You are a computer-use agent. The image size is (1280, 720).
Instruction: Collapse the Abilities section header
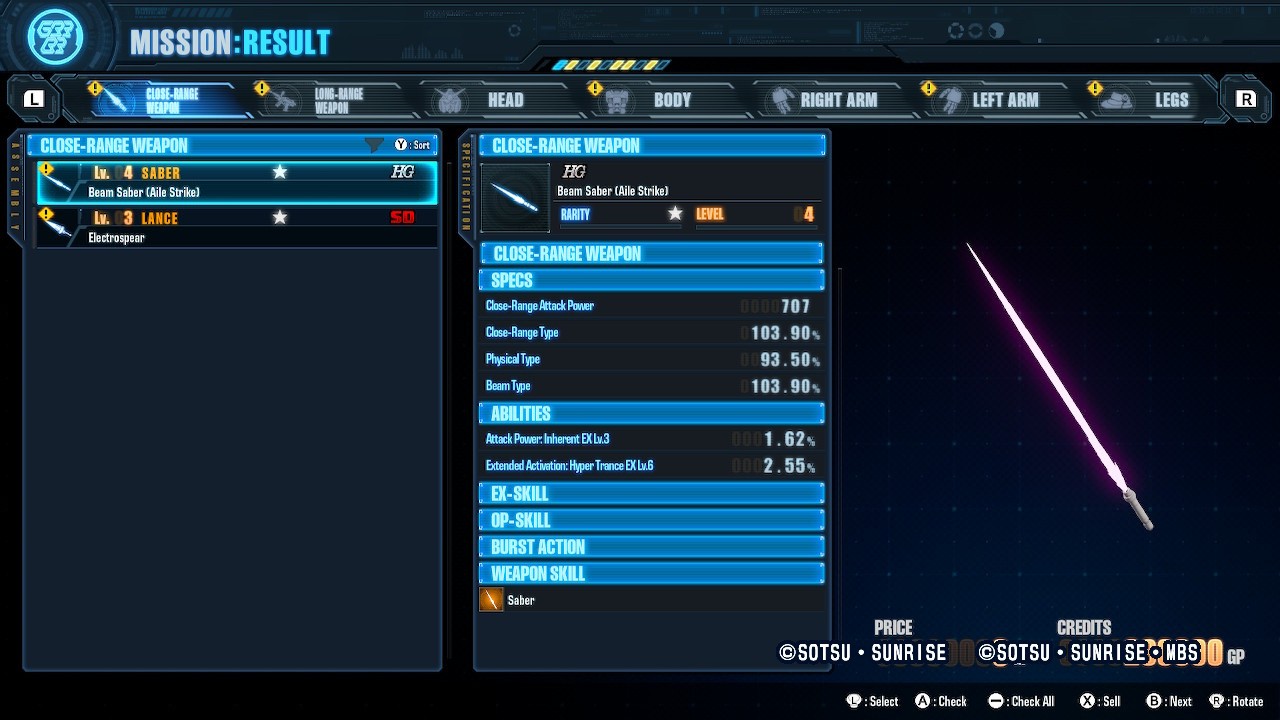click(651, 413)
